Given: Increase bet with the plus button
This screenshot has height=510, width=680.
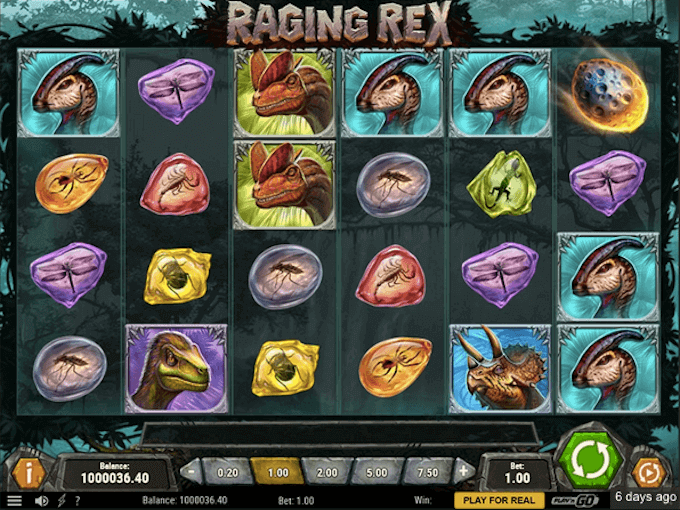Looking at the screenshot, I should click(463, 470).
